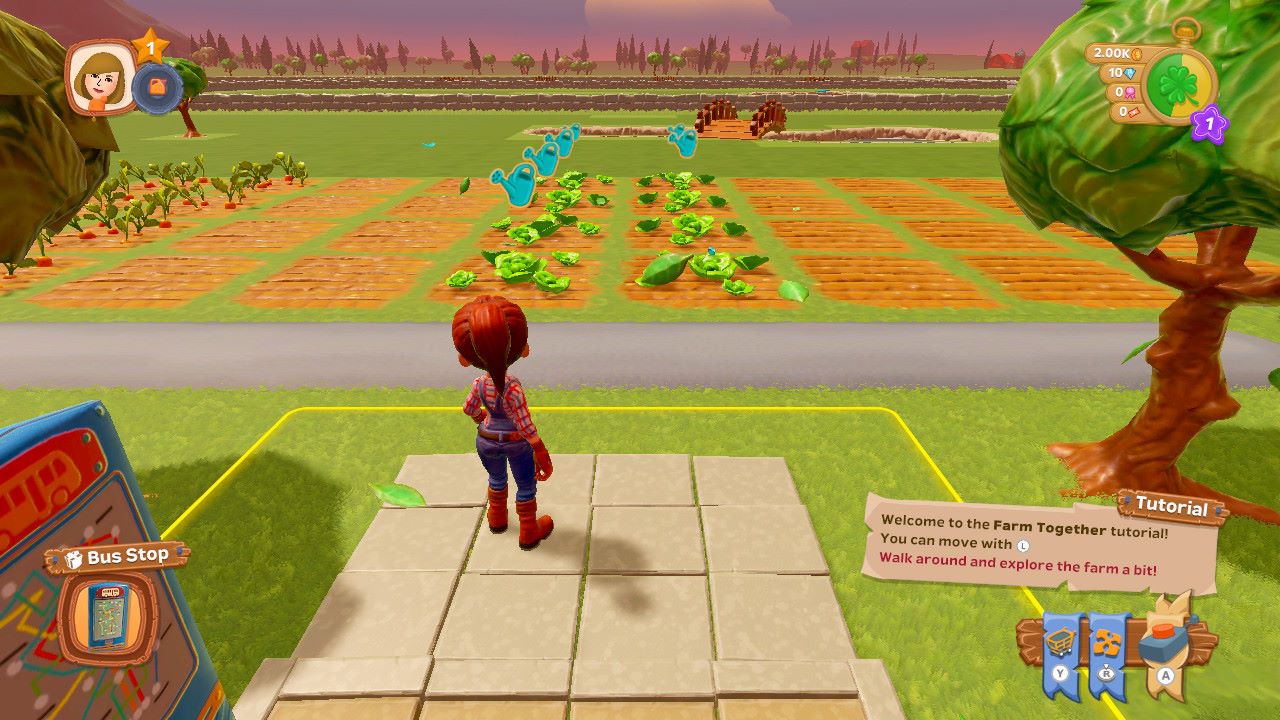Select the tractor tool icon above the R button

coord(1107,641)
